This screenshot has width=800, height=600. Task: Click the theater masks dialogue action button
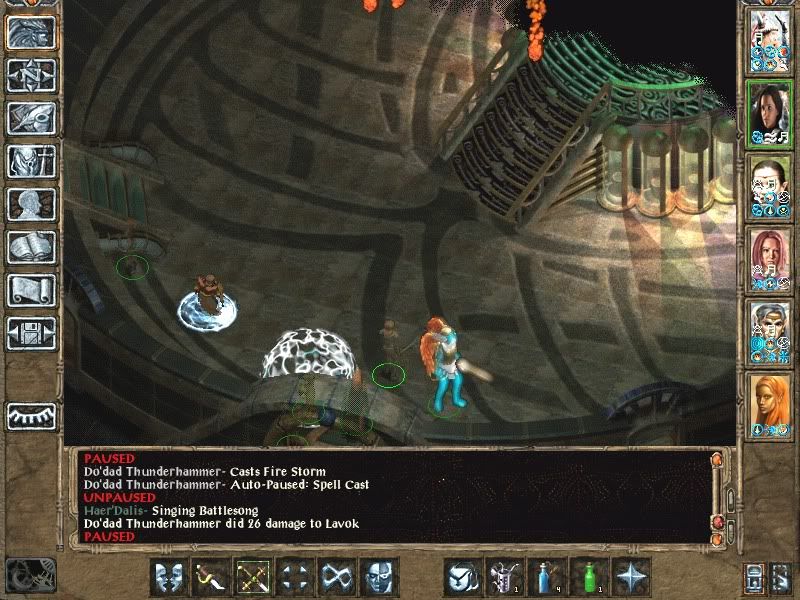coord(169,577)
